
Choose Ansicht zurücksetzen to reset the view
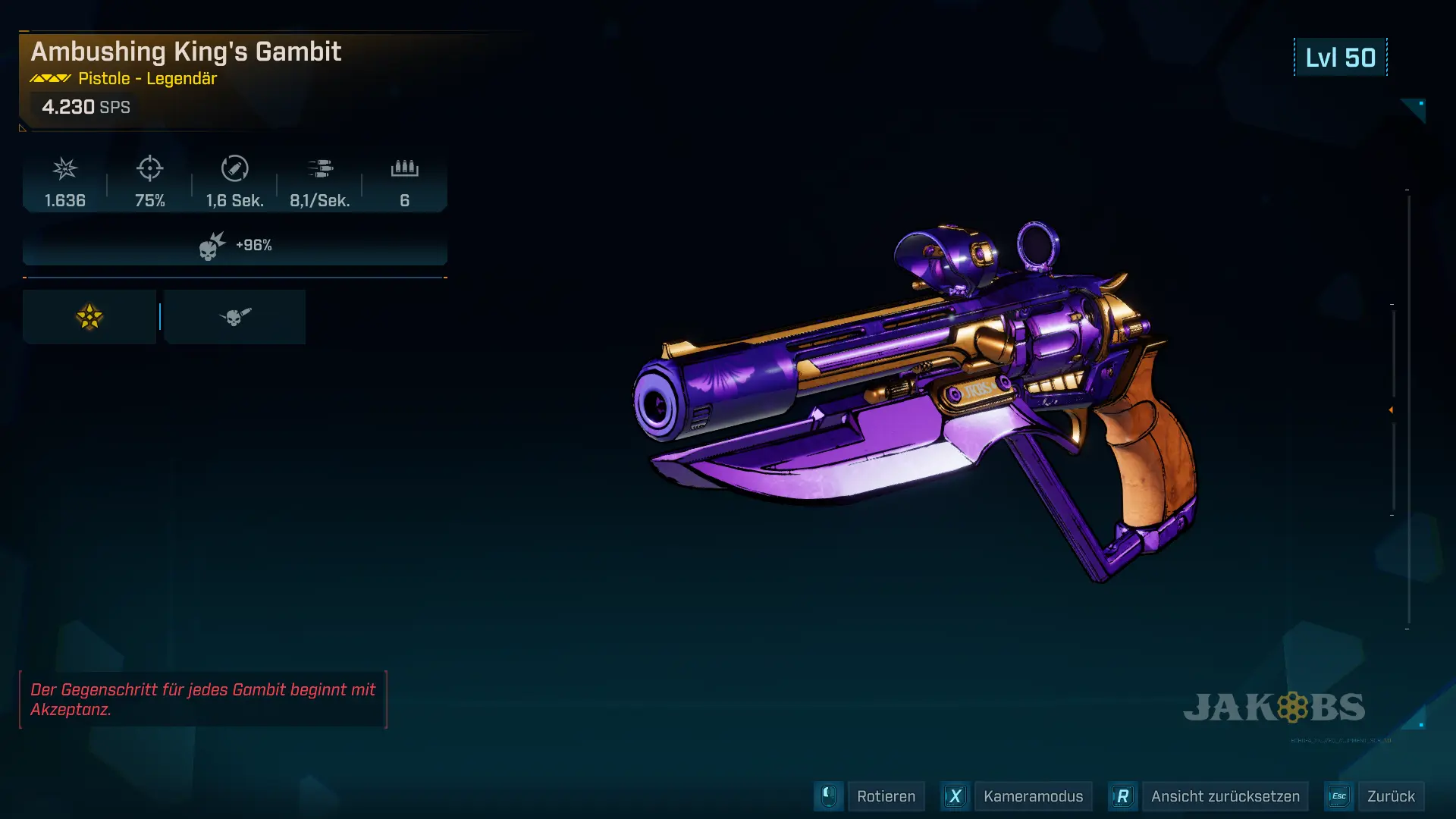1224,796
